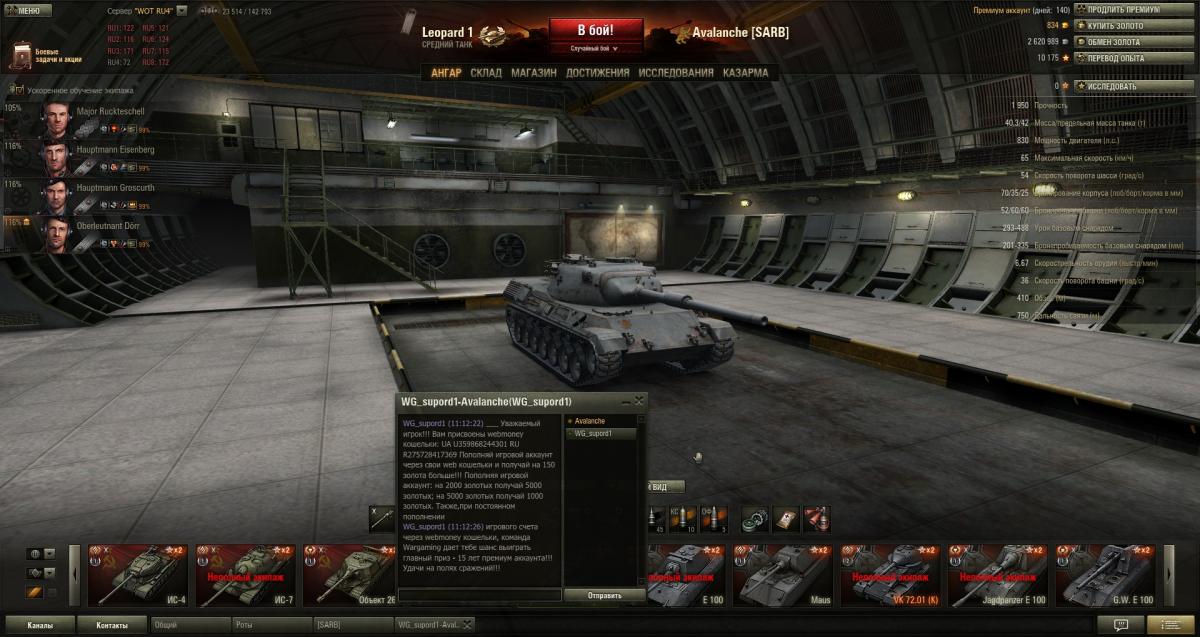Select the G.W. E 100 tank
Image resolution: width=1200 pixels, height=637 pixels.
pos(1106,575)
